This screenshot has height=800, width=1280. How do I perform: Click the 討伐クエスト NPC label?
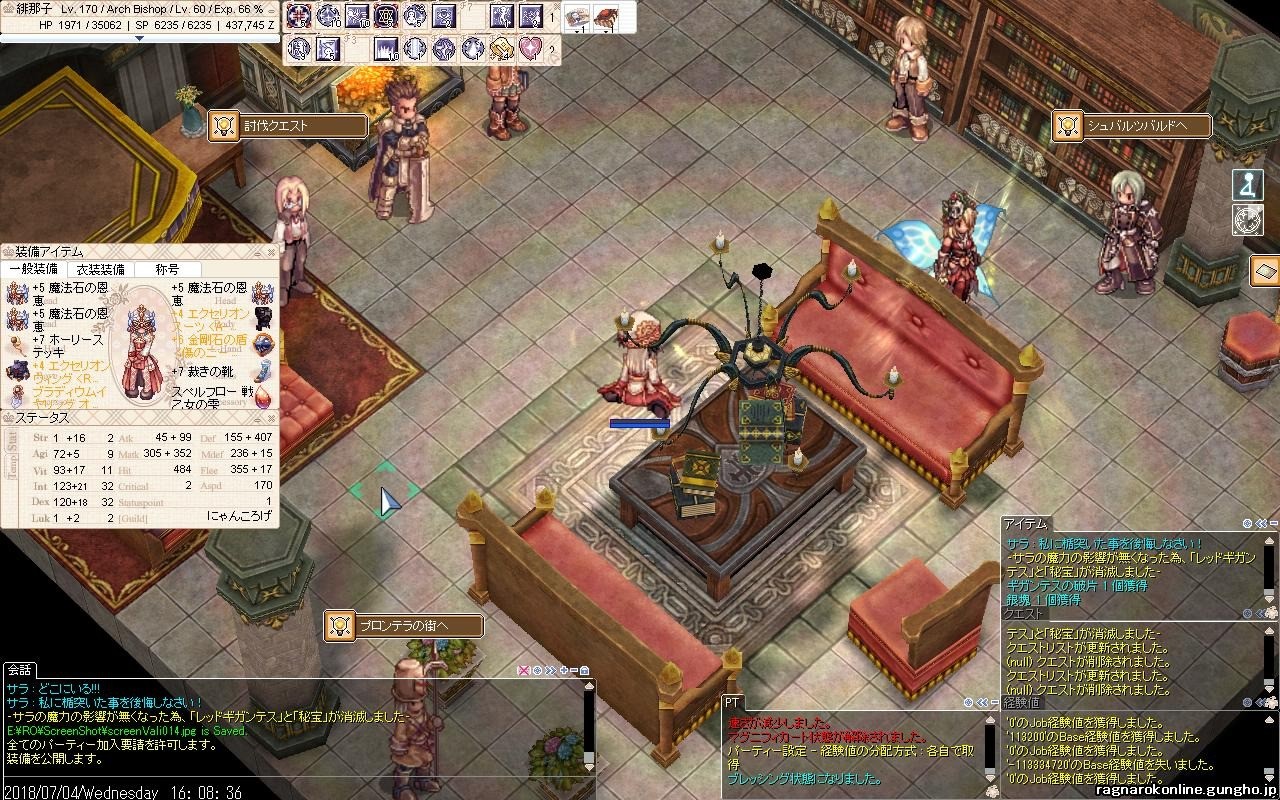(x=288, y=126)
